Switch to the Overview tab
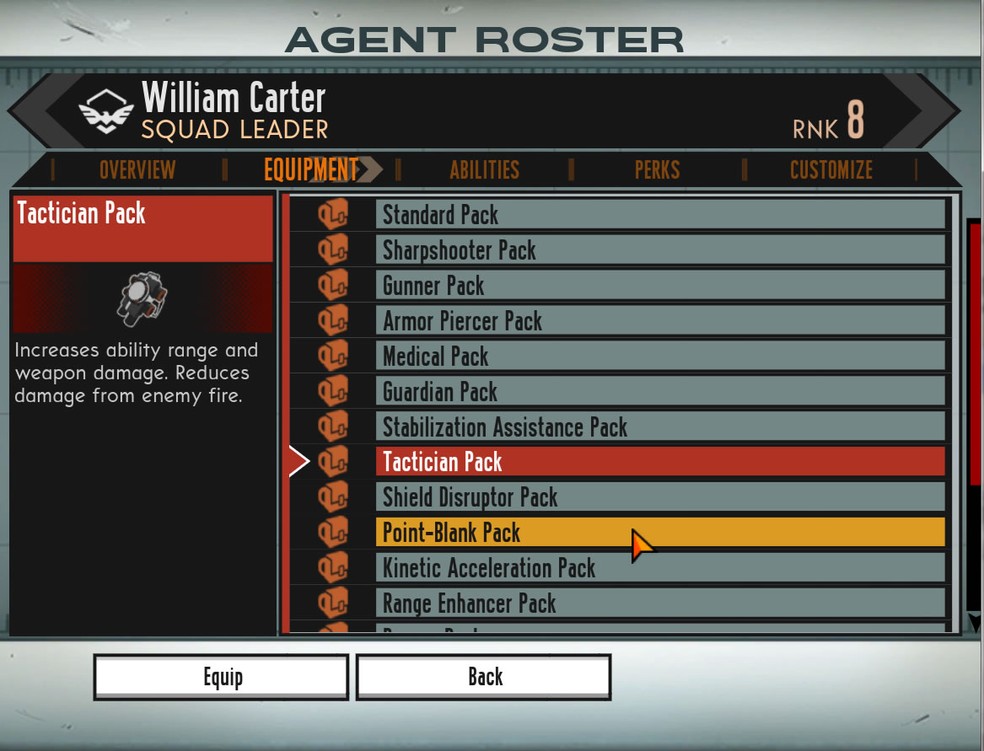Image resolution: width=984 pixels, height=751 pixels. [x=137, y=170]
